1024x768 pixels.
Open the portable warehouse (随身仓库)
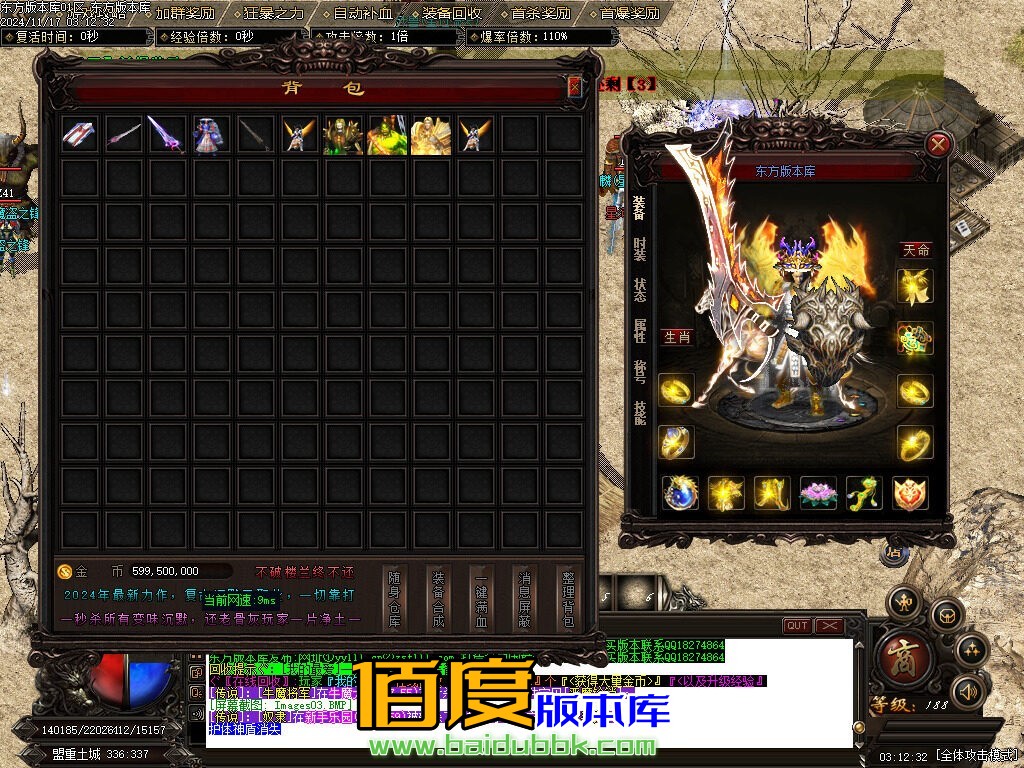click(x=395, y=599)
